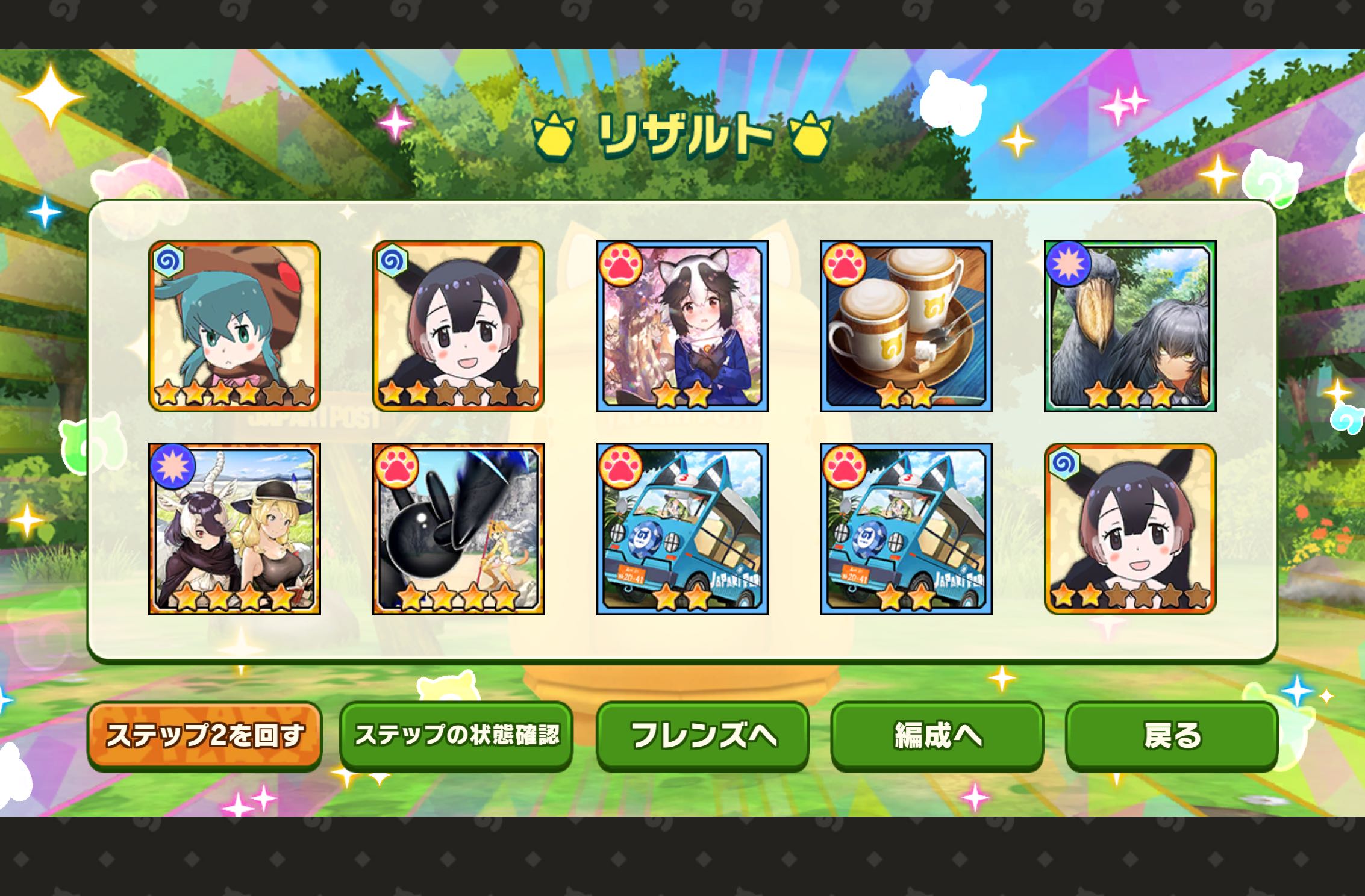Open ステップの状態確認 step status check
This screenshot has height=896, width=1365.
pyautogui.click(x=456, y=735)
